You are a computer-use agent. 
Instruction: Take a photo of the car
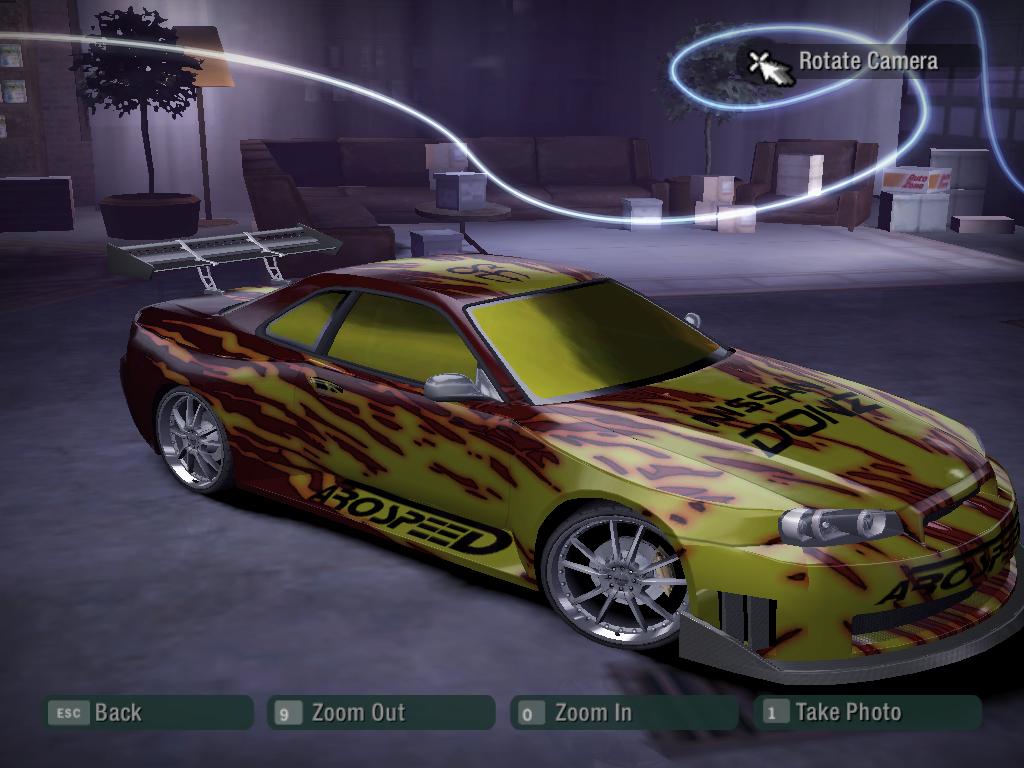point(866,712)
